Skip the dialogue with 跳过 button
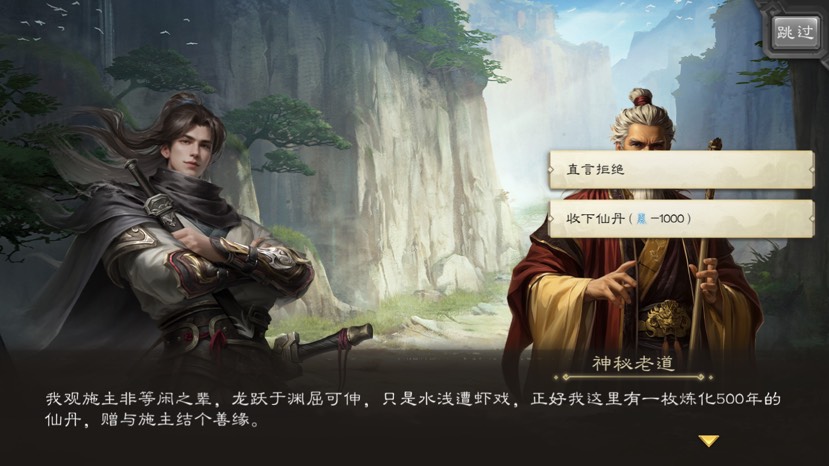Image resolution: width=829 pixels, height=466 pixels. tap(794, 32)
